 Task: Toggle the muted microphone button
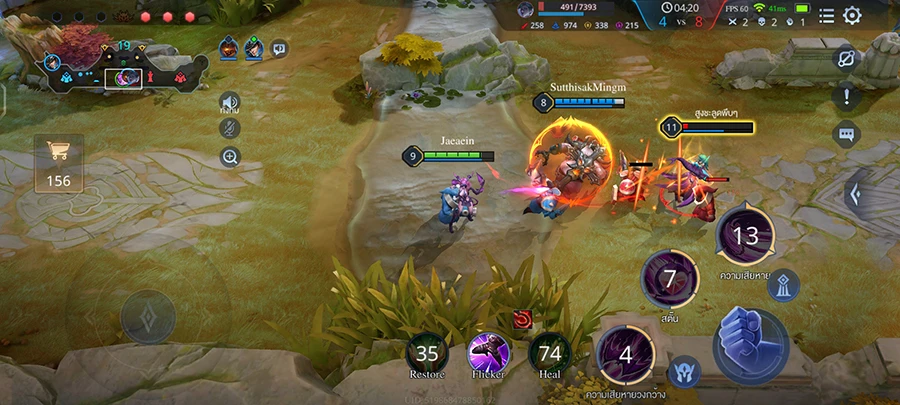pyautogui.click(x=230, y=128)
